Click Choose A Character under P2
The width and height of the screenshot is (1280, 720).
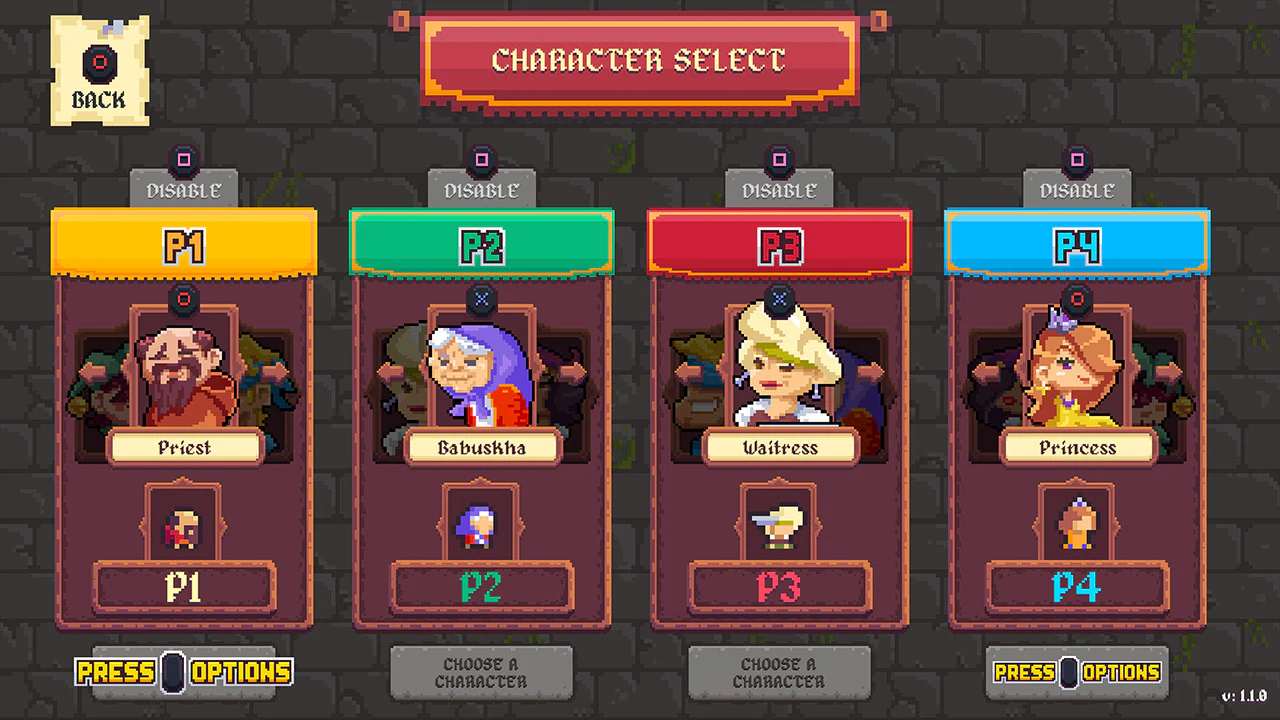coord(482,672)
